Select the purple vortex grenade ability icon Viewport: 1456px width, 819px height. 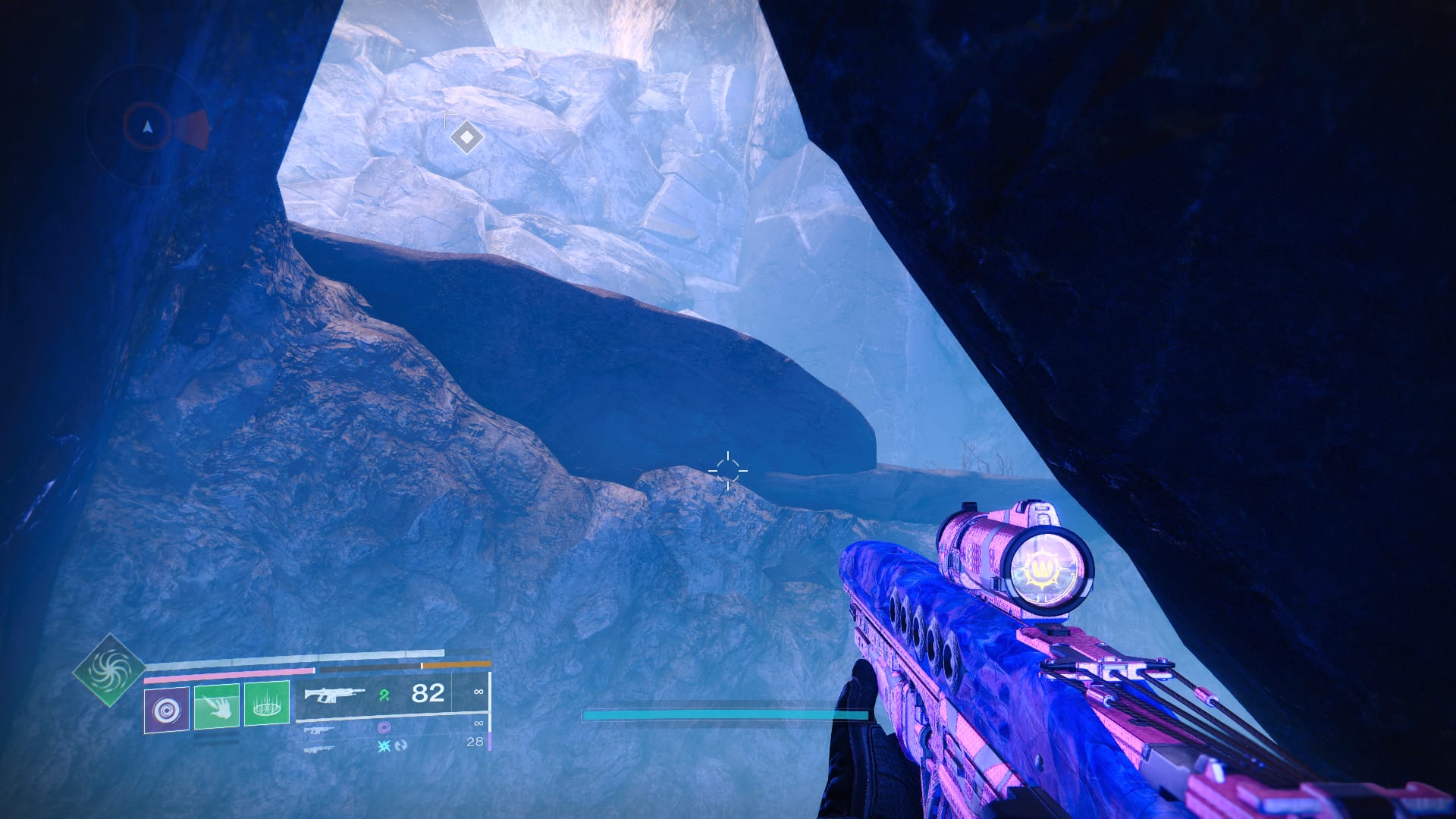165,710
